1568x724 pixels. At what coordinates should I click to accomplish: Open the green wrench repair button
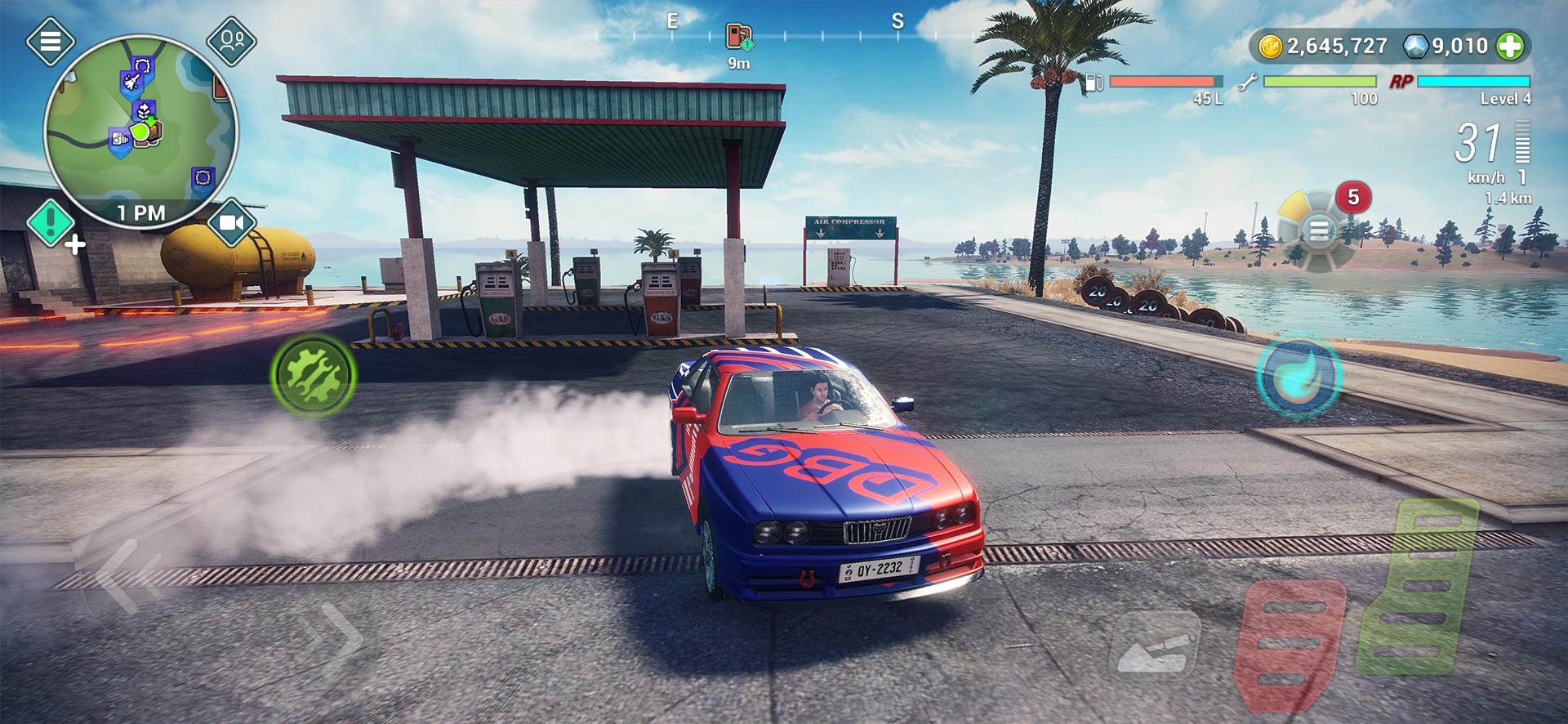coord(313,375)
